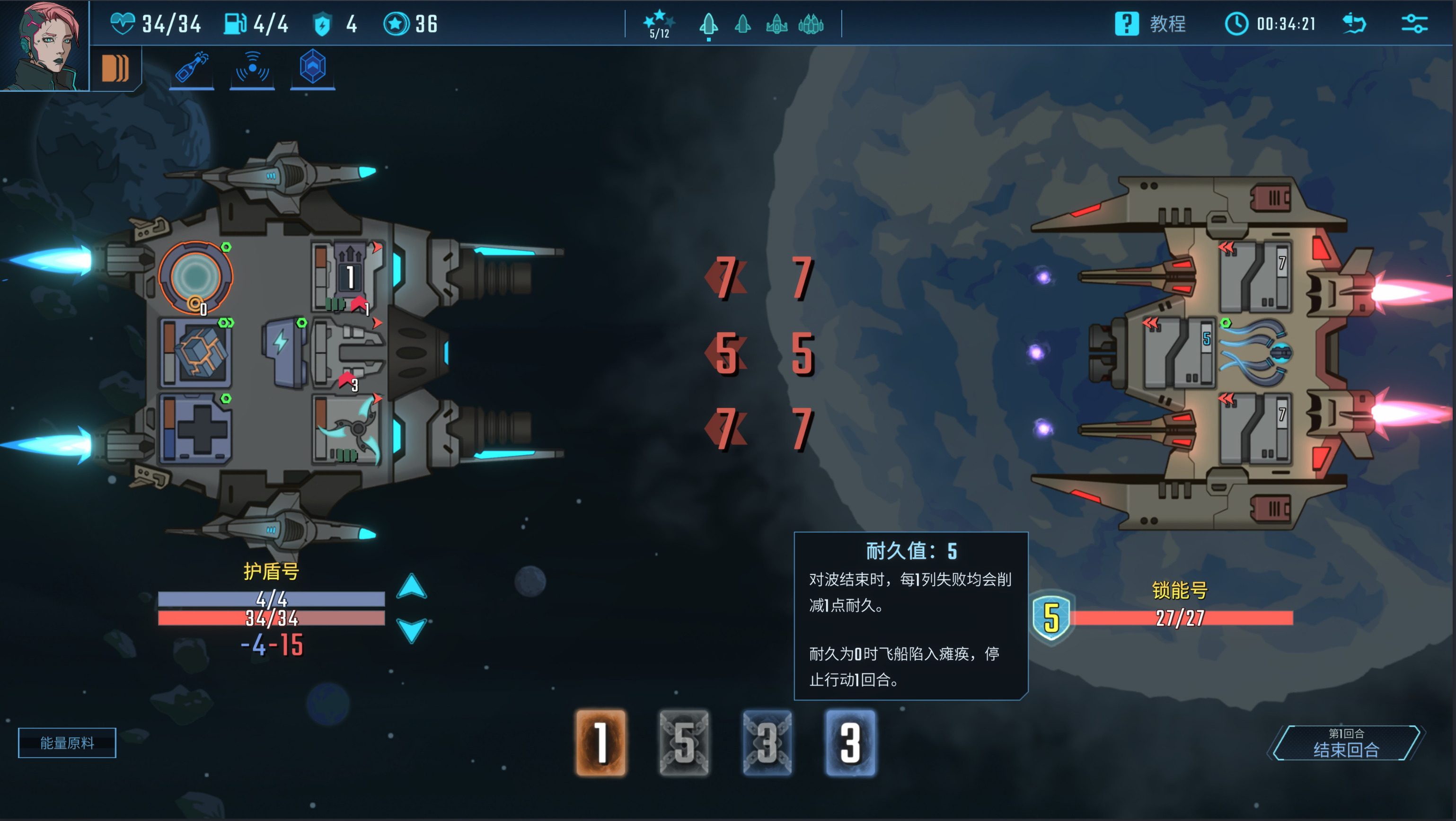Click the pilot portrait
1456x821 pixels.
[44, 45]
